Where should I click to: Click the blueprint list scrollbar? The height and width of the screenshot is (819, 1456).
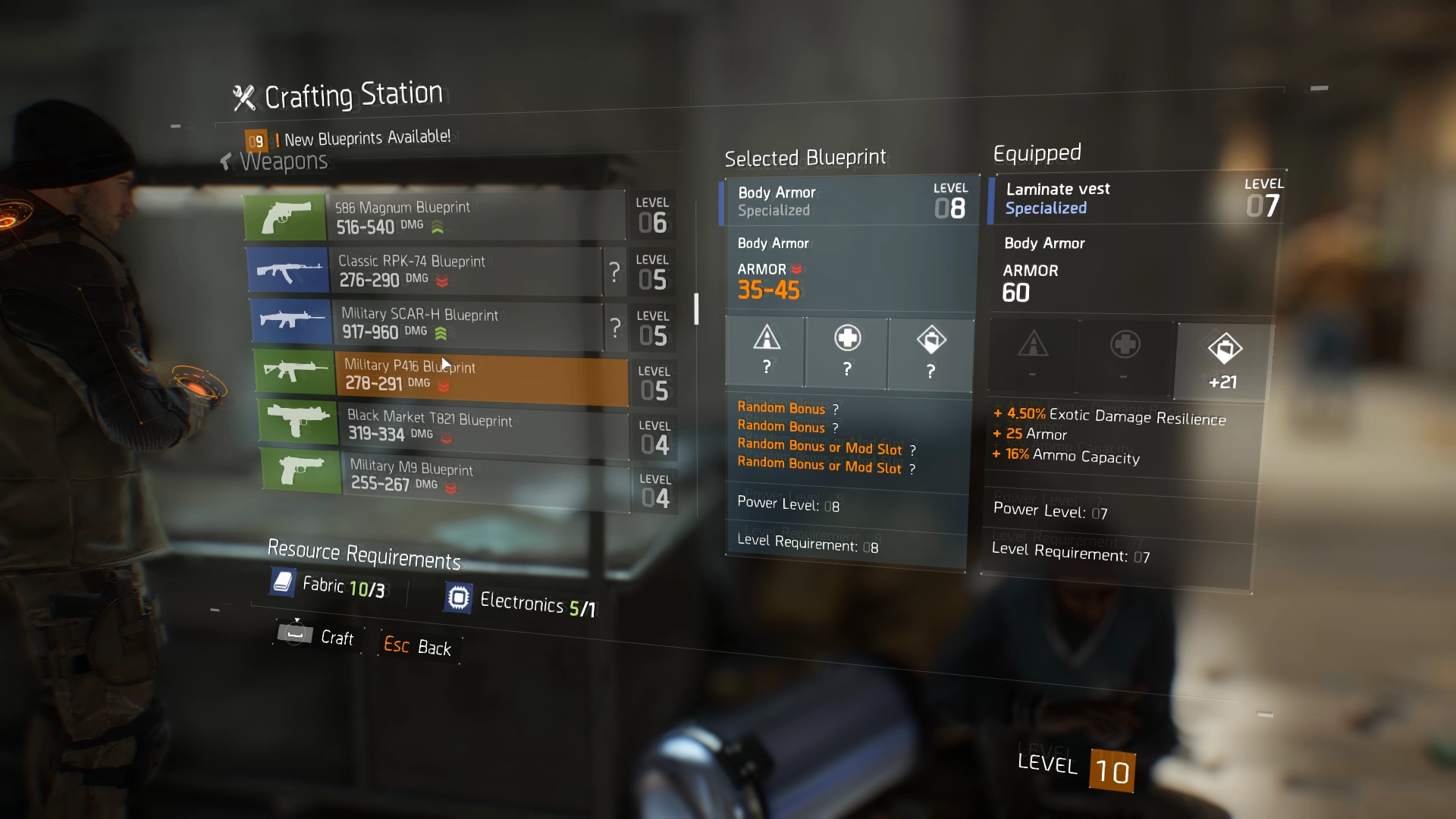click(x=696, y=309)
